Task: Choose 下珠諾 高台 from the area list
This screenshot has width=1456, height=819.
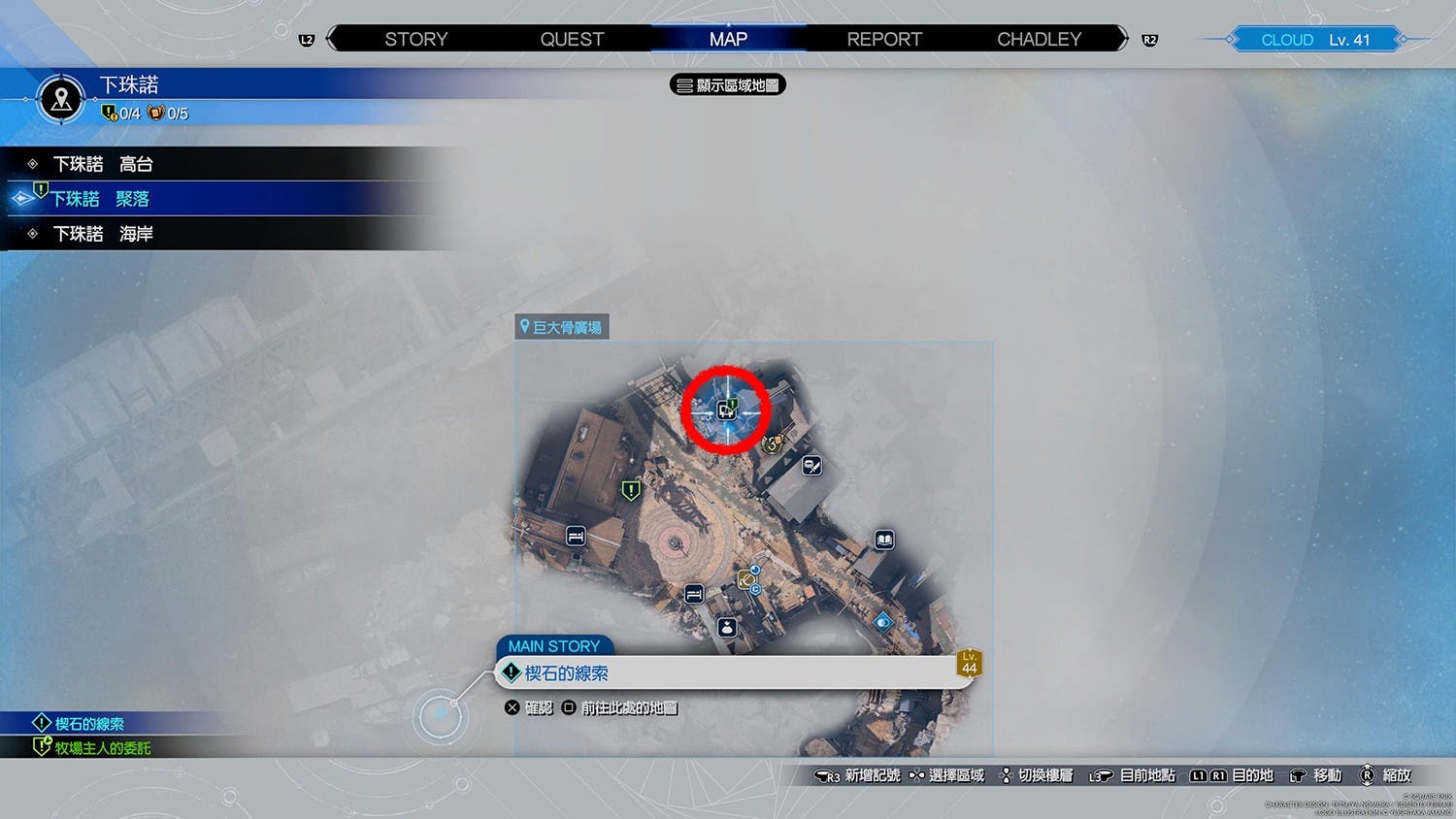Action: point(103,164)
